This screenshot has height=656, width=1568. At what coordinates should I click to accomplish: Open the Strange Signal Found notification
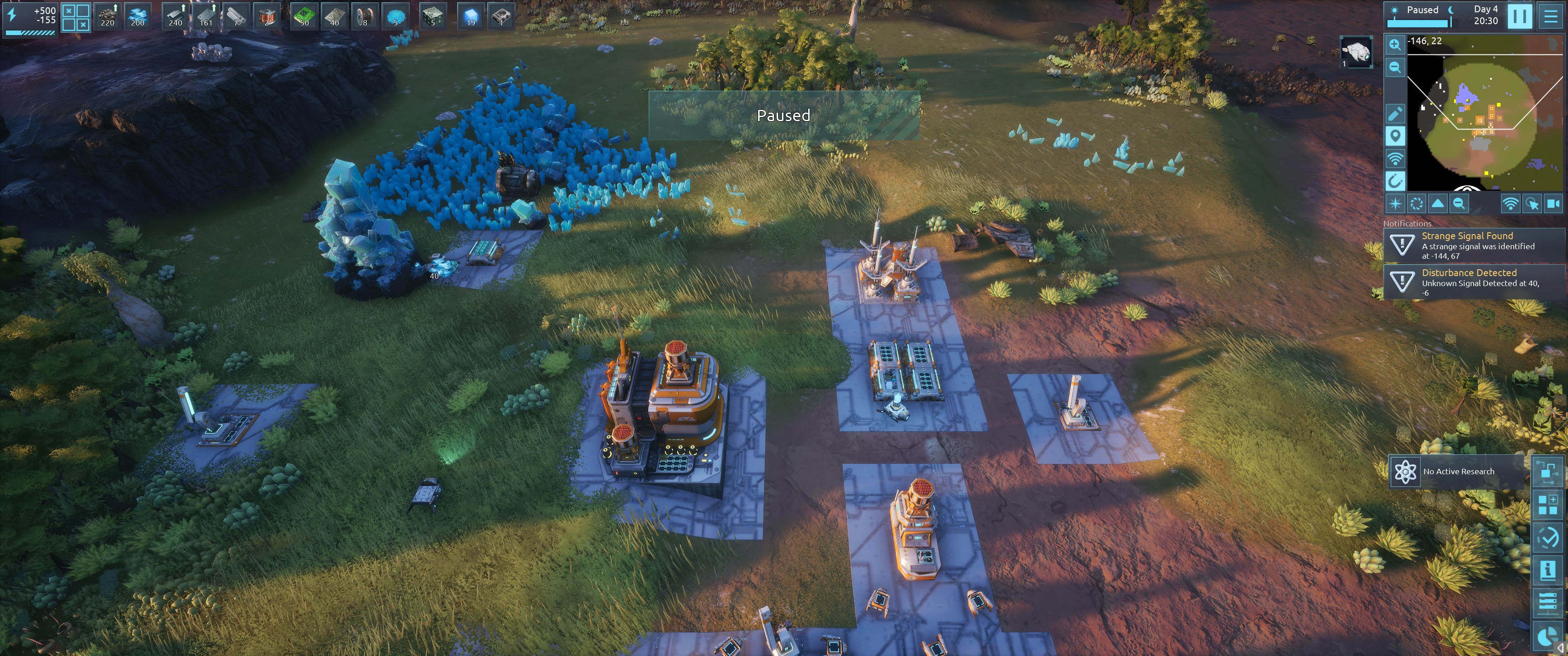(x=1473, y=245)
